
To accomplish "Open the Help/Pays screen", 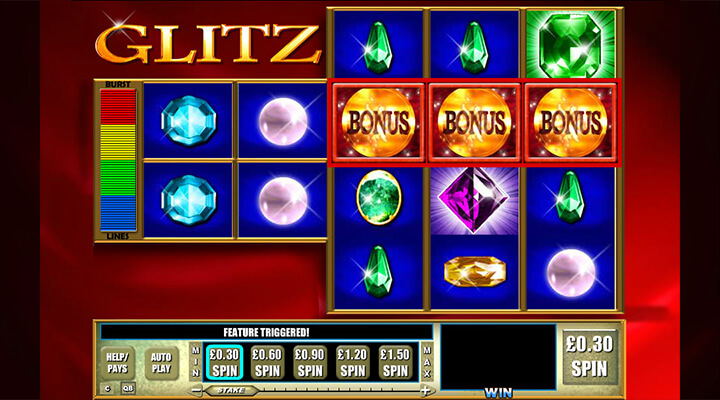I will click(119, 361).
